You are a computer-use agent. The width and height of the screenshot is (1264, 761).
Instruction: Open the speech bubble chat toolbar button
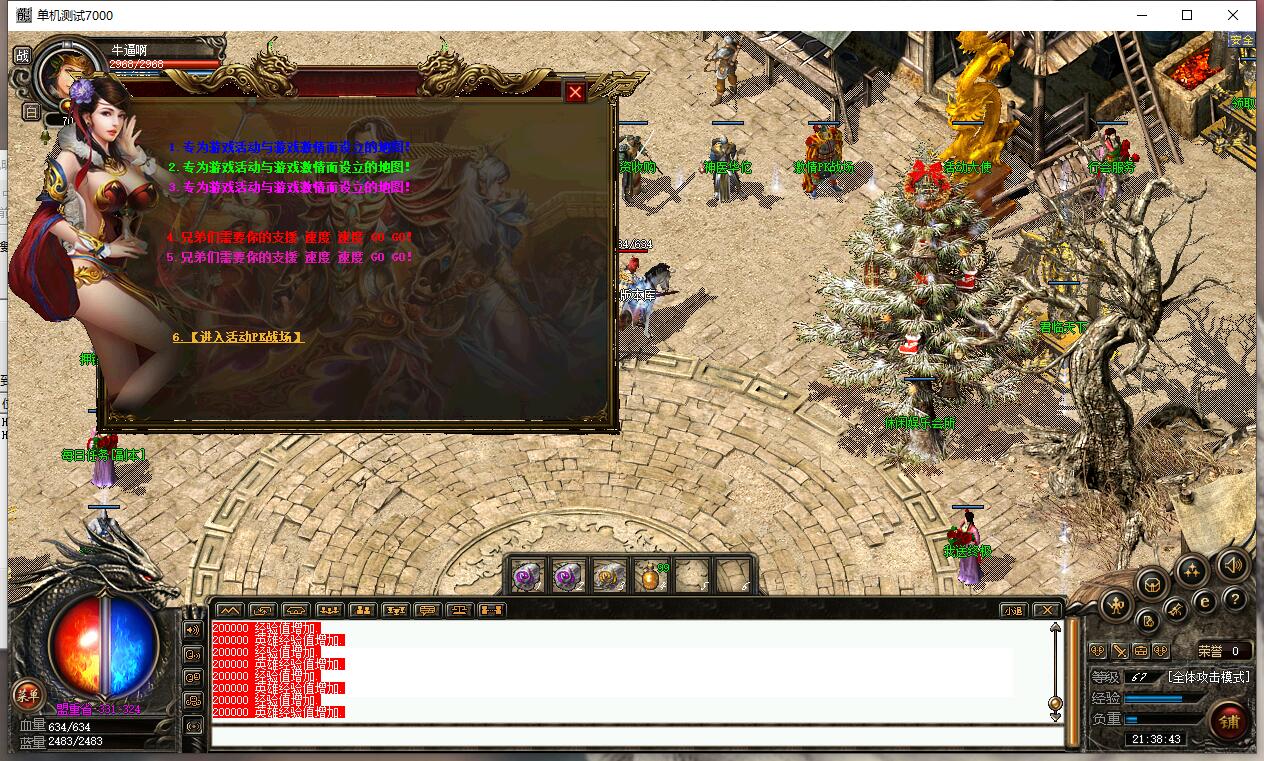pos(427,610)
